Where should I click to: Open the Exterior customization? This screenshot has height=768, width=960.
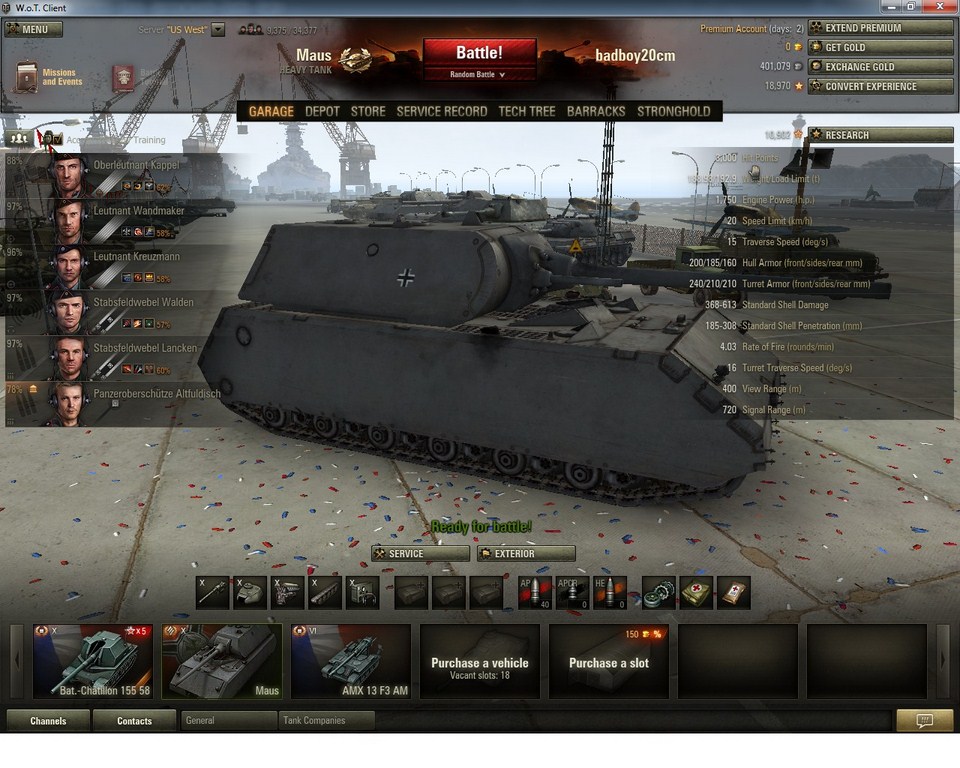526,553
